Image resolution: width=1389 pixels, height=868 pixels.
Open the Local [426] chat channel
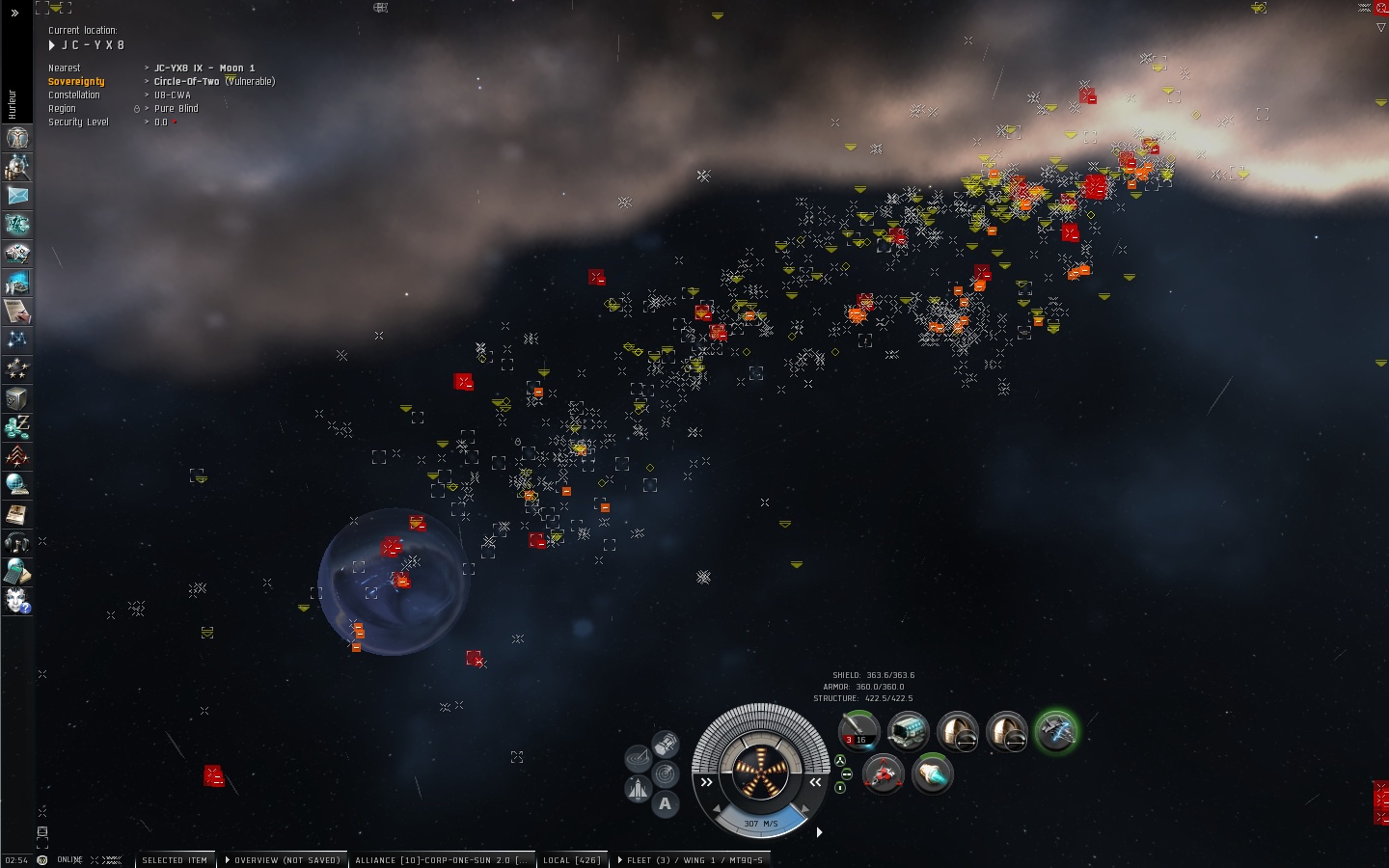572,860
